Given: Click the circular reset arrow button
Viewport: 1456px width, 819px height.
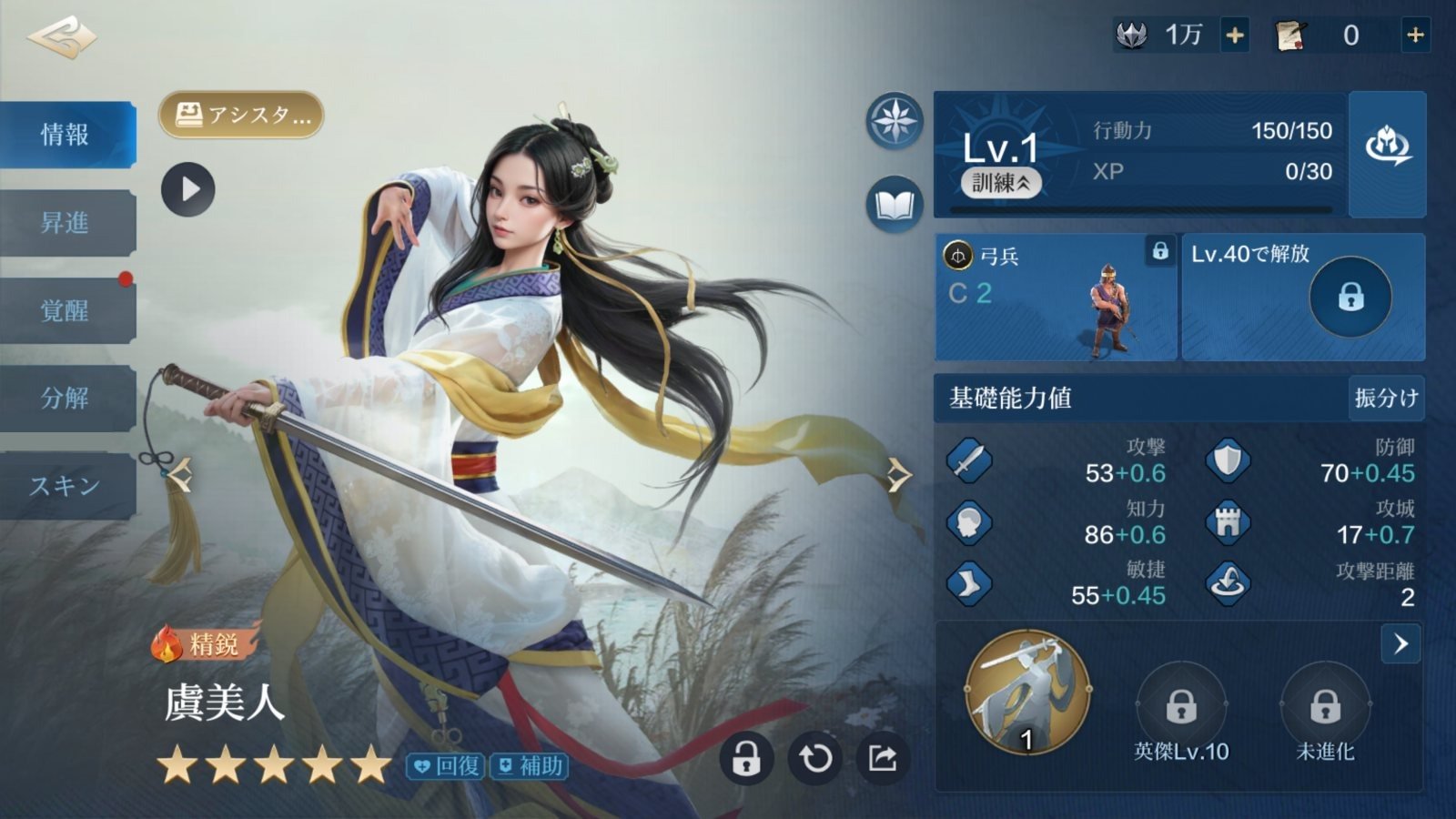Looking at the screenshot, I should 814,758.
